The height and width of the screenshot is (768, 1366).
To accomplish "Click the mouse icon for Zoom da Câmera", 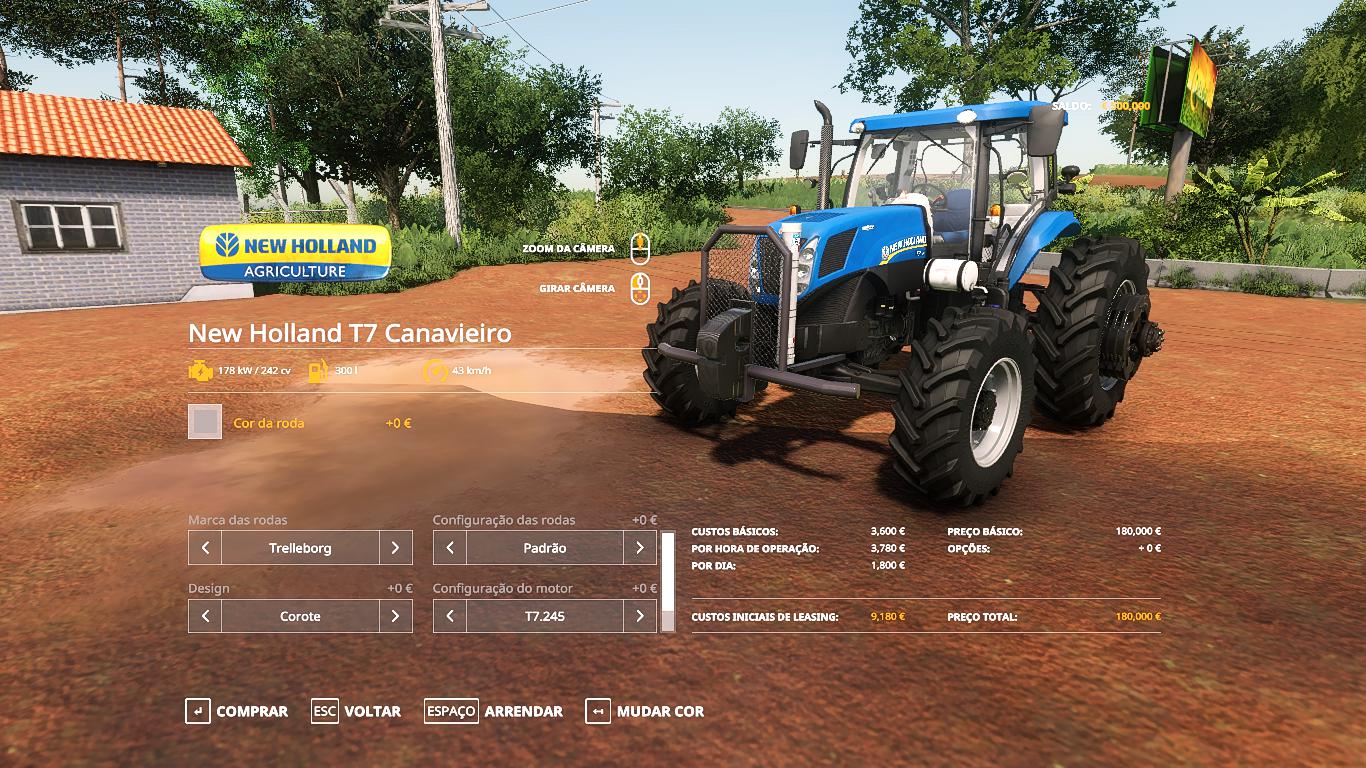I will click(640, 249).
